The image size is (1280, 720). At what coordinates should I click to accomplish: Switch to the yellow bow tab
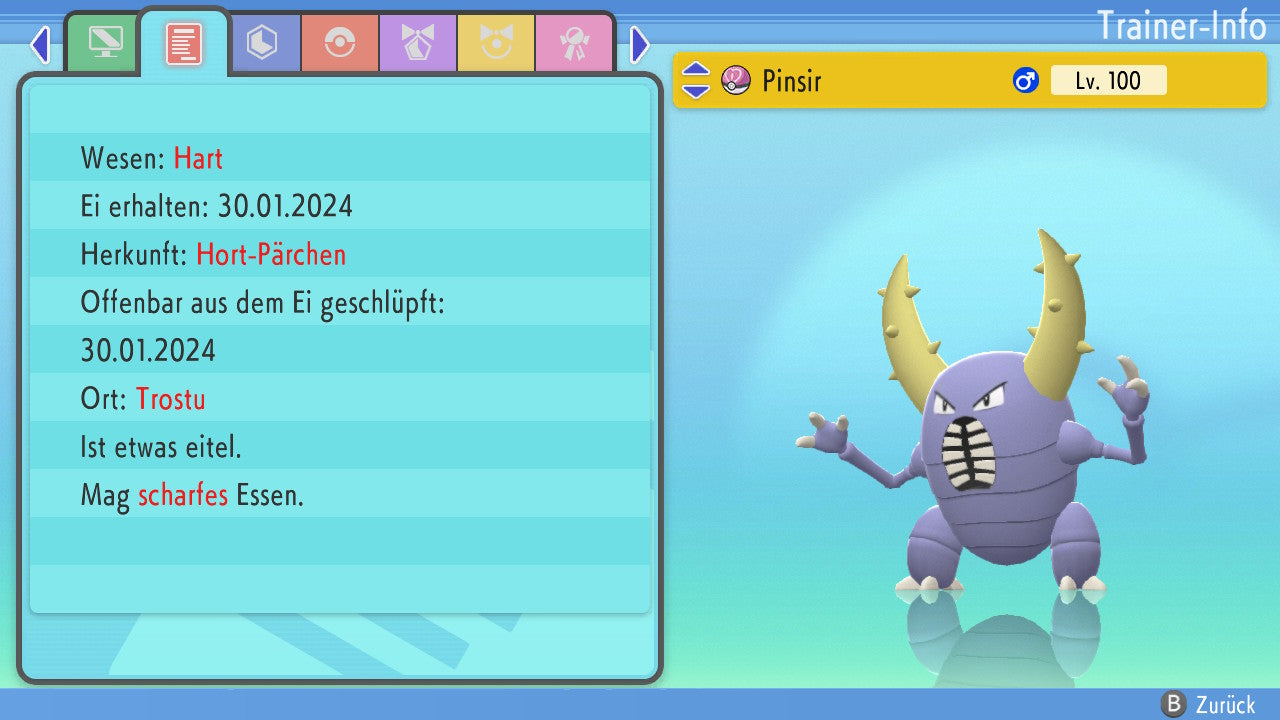click(496, 43)
